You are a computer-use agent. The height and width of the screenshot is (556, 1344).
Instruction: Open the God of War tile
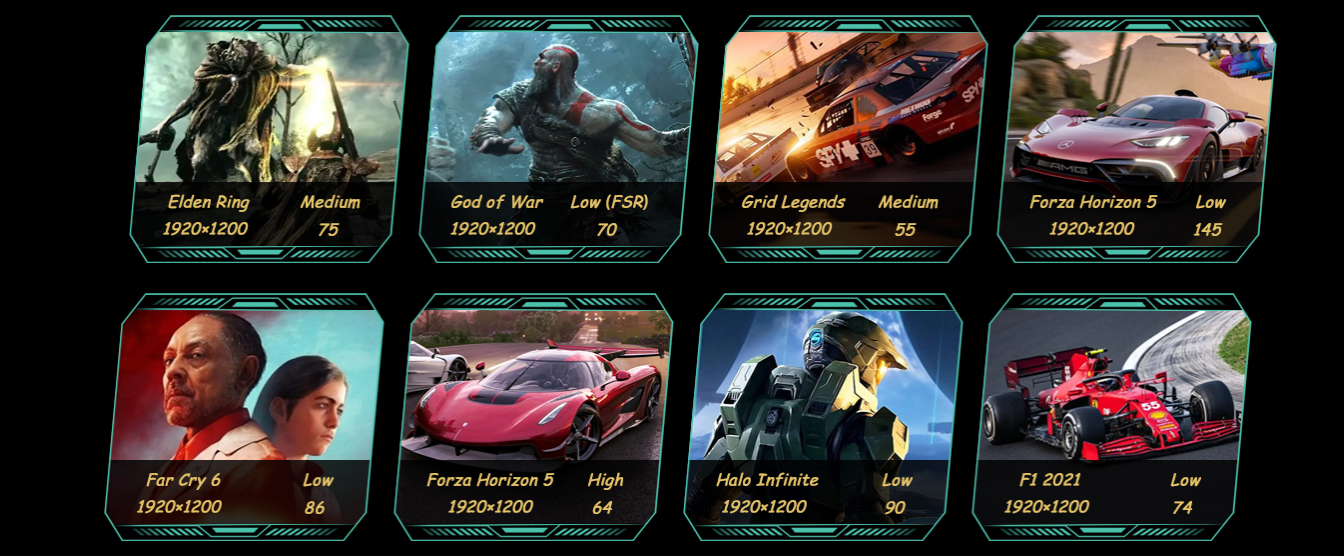558,140
